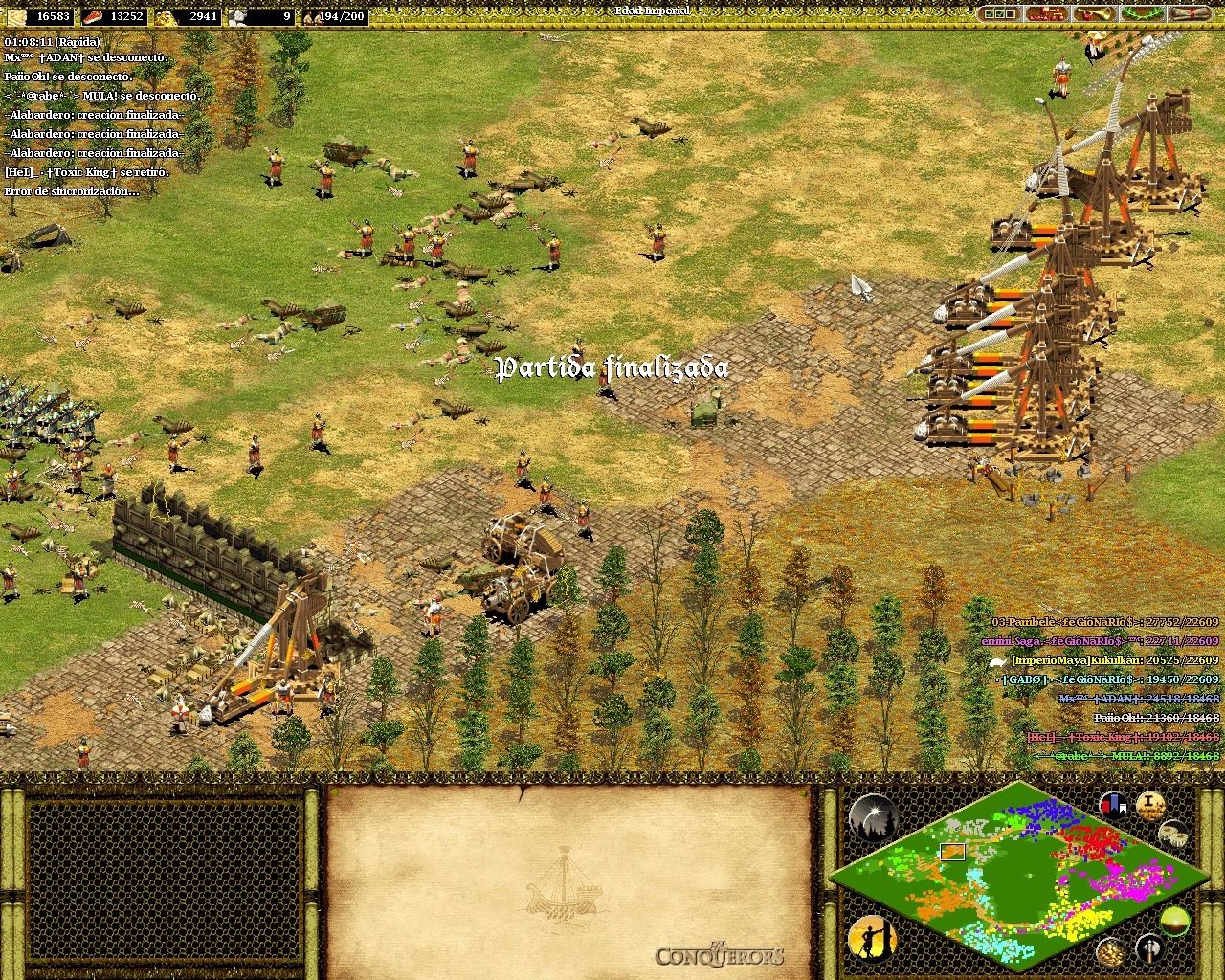Select the idle villager button
This screenshot has width=1225, height=980.
(872, 937)
